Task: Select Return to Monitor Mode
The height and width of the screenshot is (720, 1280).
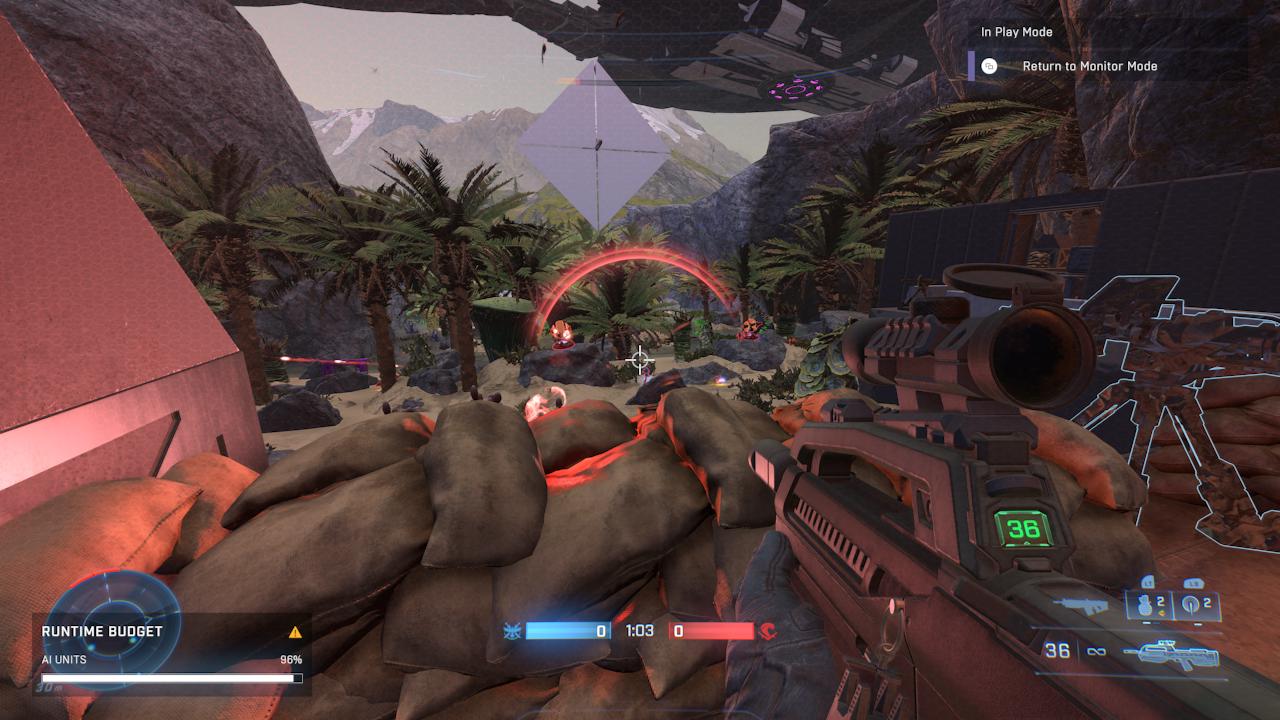Action: tap(1088, 66)
